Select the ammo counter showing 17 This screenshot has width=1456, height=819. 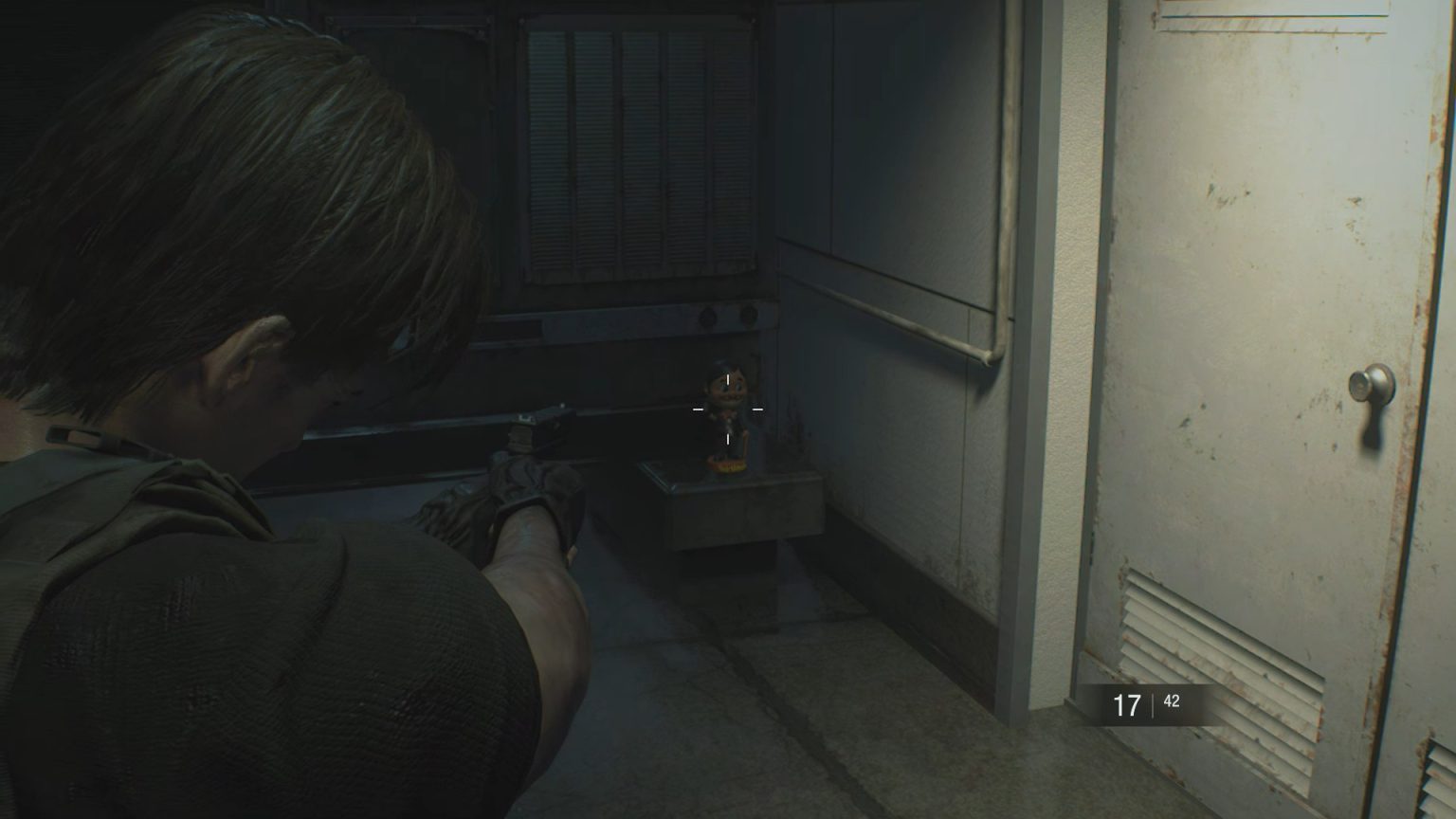click(x=1127, y=704)
